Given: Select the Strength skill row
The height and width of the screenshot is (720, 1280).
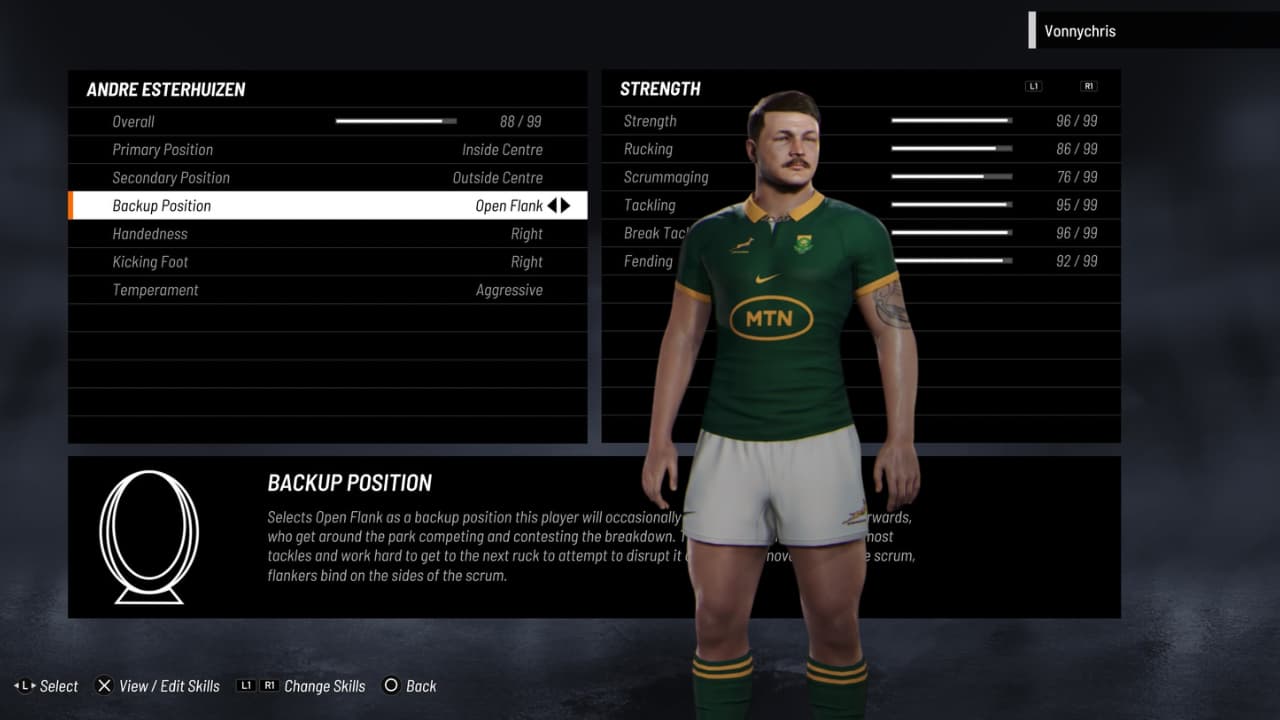Looking at the screenshot, I should (650, 121).
